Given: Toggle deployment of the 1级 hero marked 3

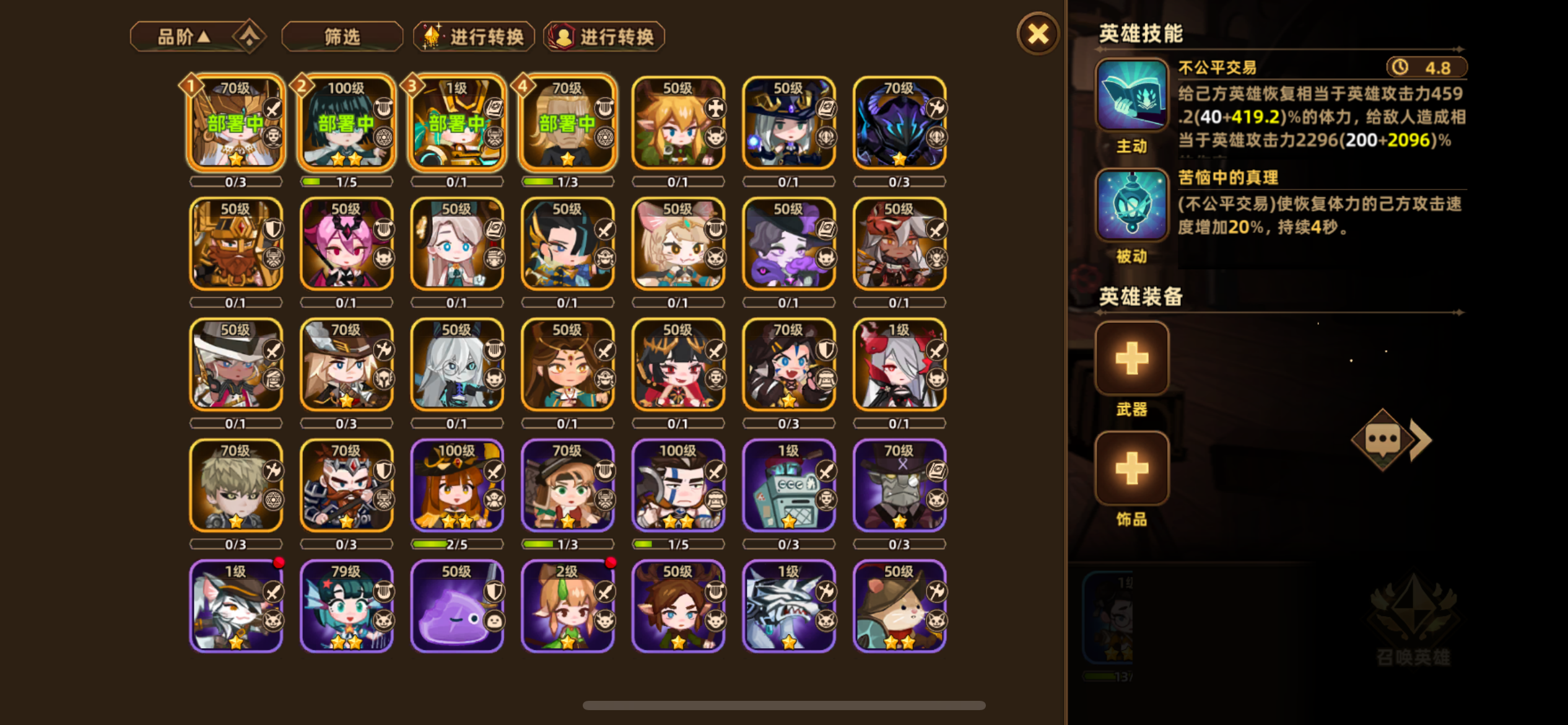Looking at the screenshot, I should [x=457, y=124].
